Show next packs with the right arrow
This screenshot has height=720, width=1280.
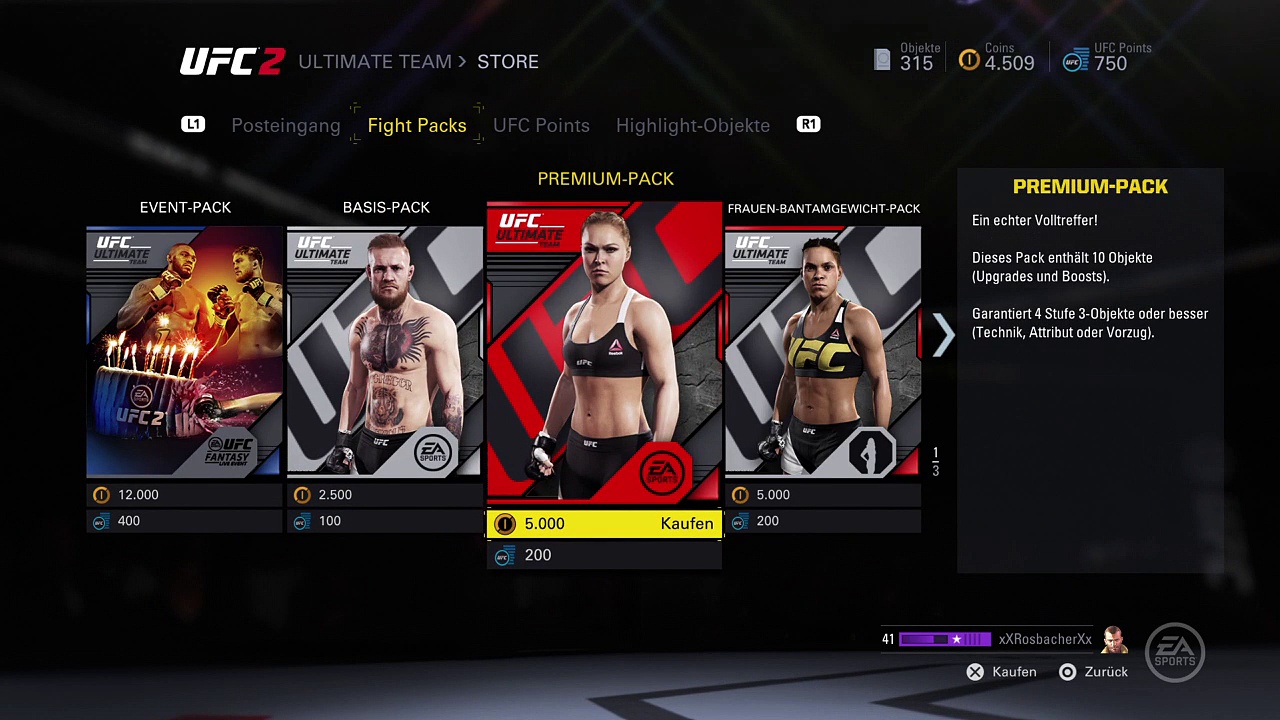[x=943, y=336]
